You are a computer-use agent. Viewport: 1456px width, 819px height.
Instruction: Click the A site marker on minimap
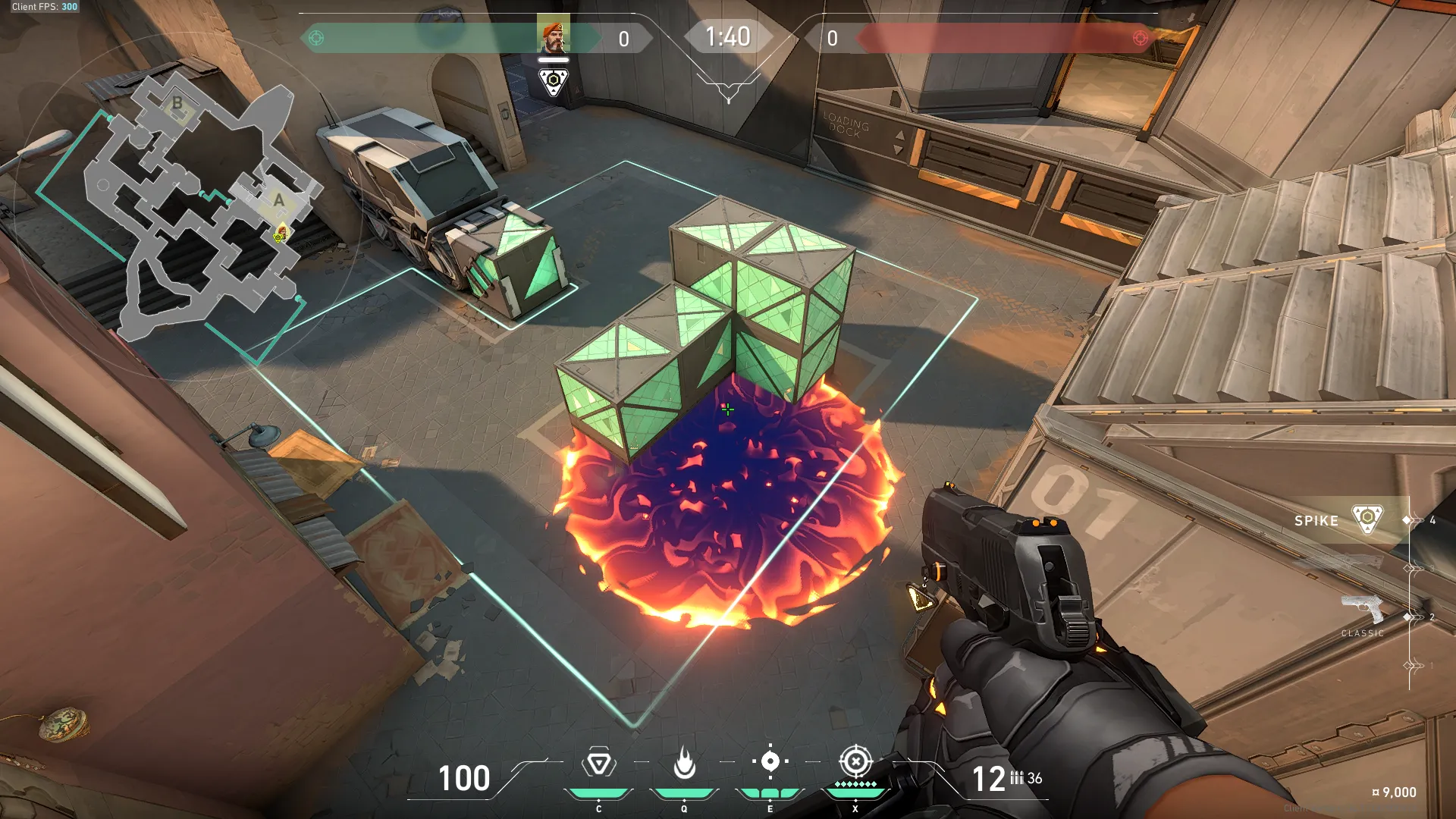click(279, 200)
